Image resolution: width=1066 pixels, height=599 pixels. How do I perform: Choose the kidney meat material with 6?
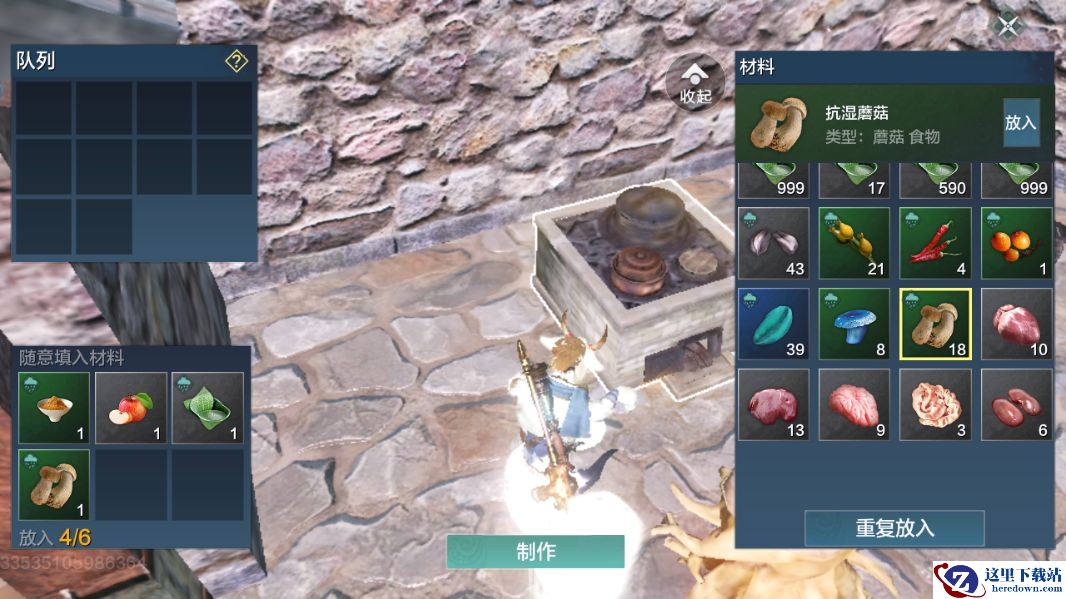point(1016,405)
